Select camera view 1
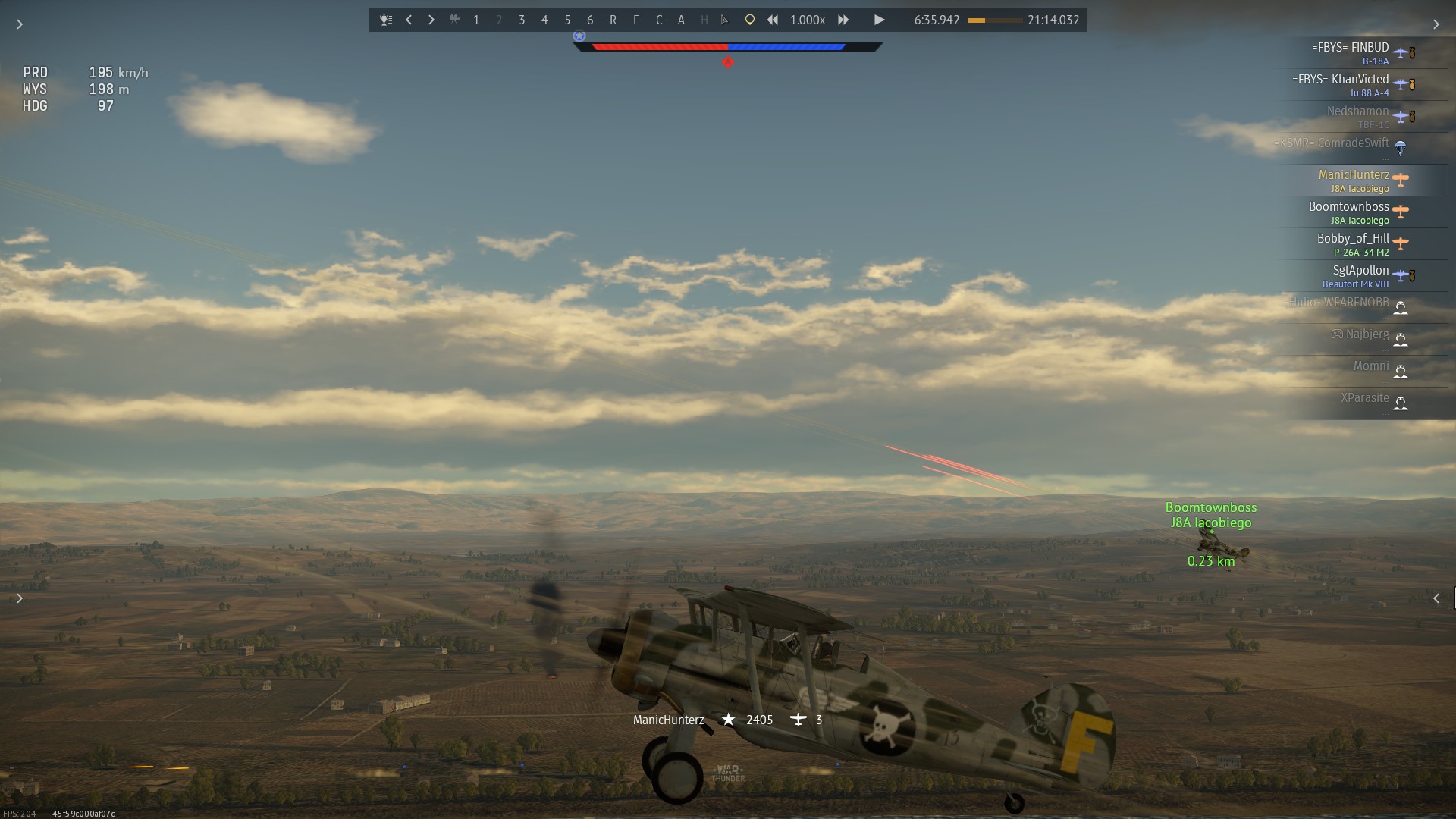 point(476,20)
